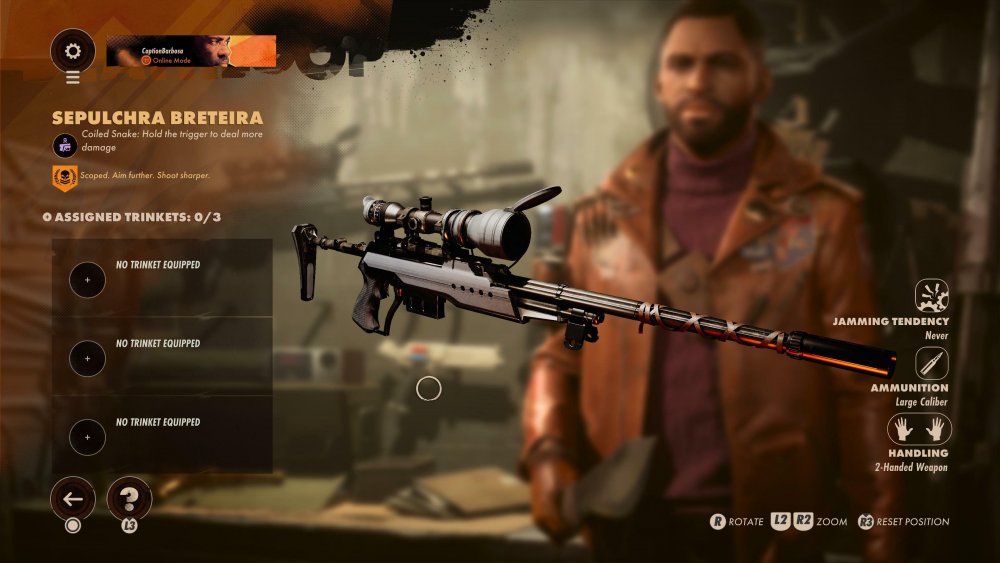Viewport: 1000px width, 563px height.
Task: Select the Scoped perk skull icon
Action: pyautogui.click(x=65, y=178)
